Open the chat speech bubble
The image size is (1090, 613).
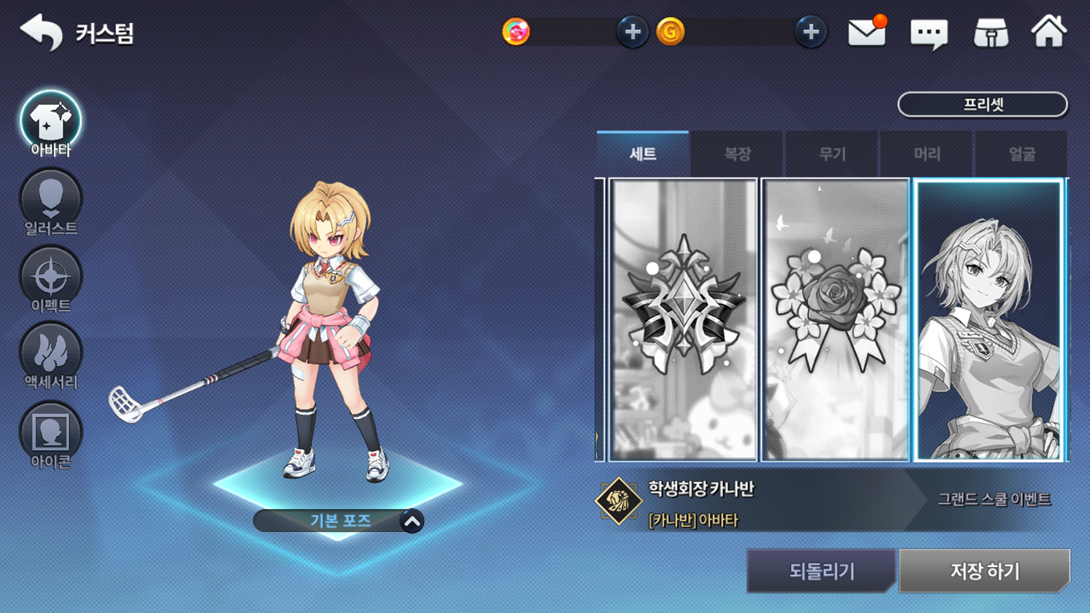pos(928,34)
